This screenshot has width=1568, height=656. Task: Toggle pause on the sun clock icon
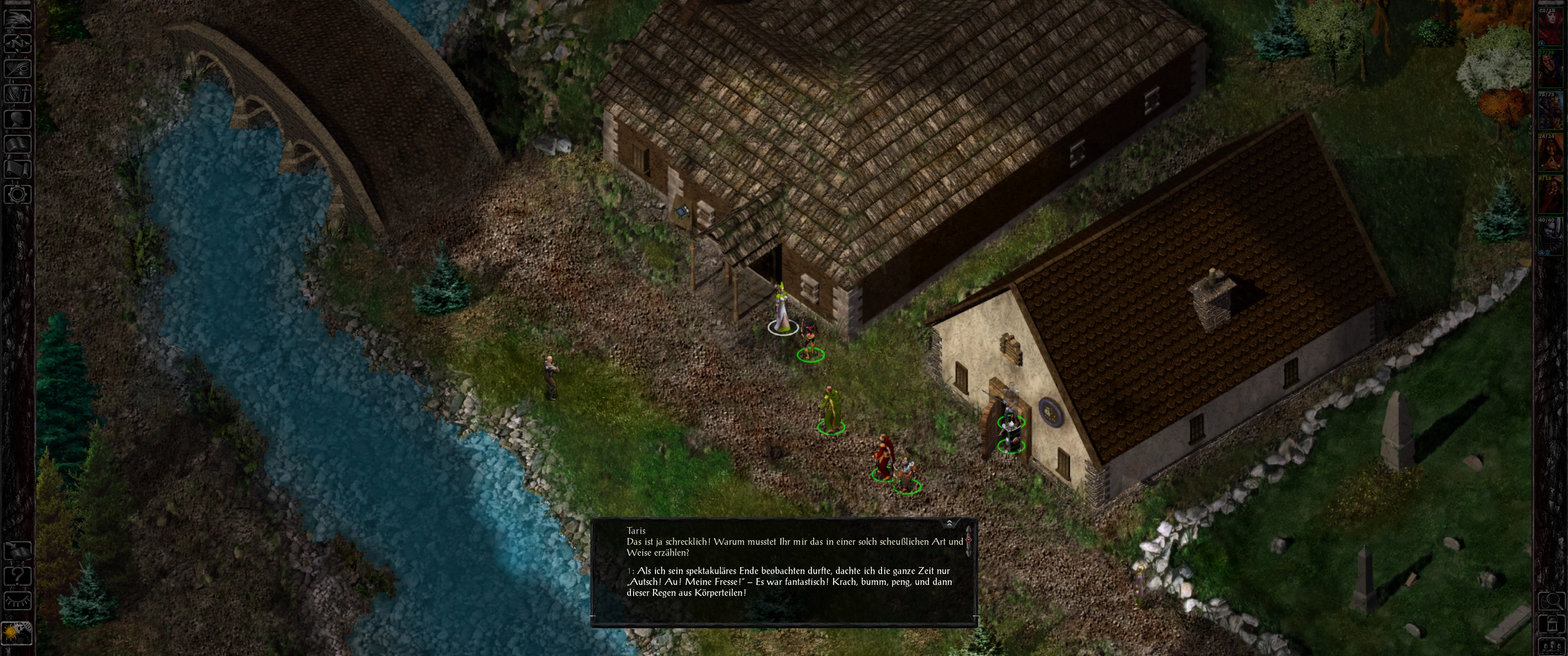(17, 633)
